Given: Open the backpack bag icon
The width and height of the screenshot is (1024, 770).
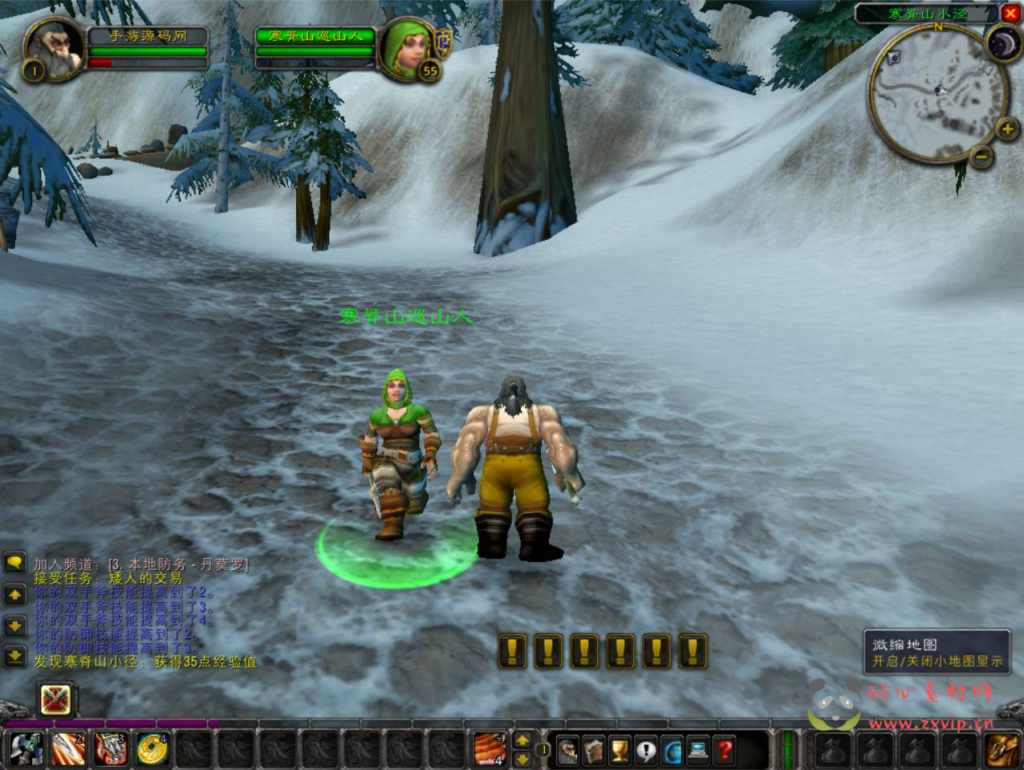Looking at the screenshot, I should pyautogui.click(x=1003, y=749).
